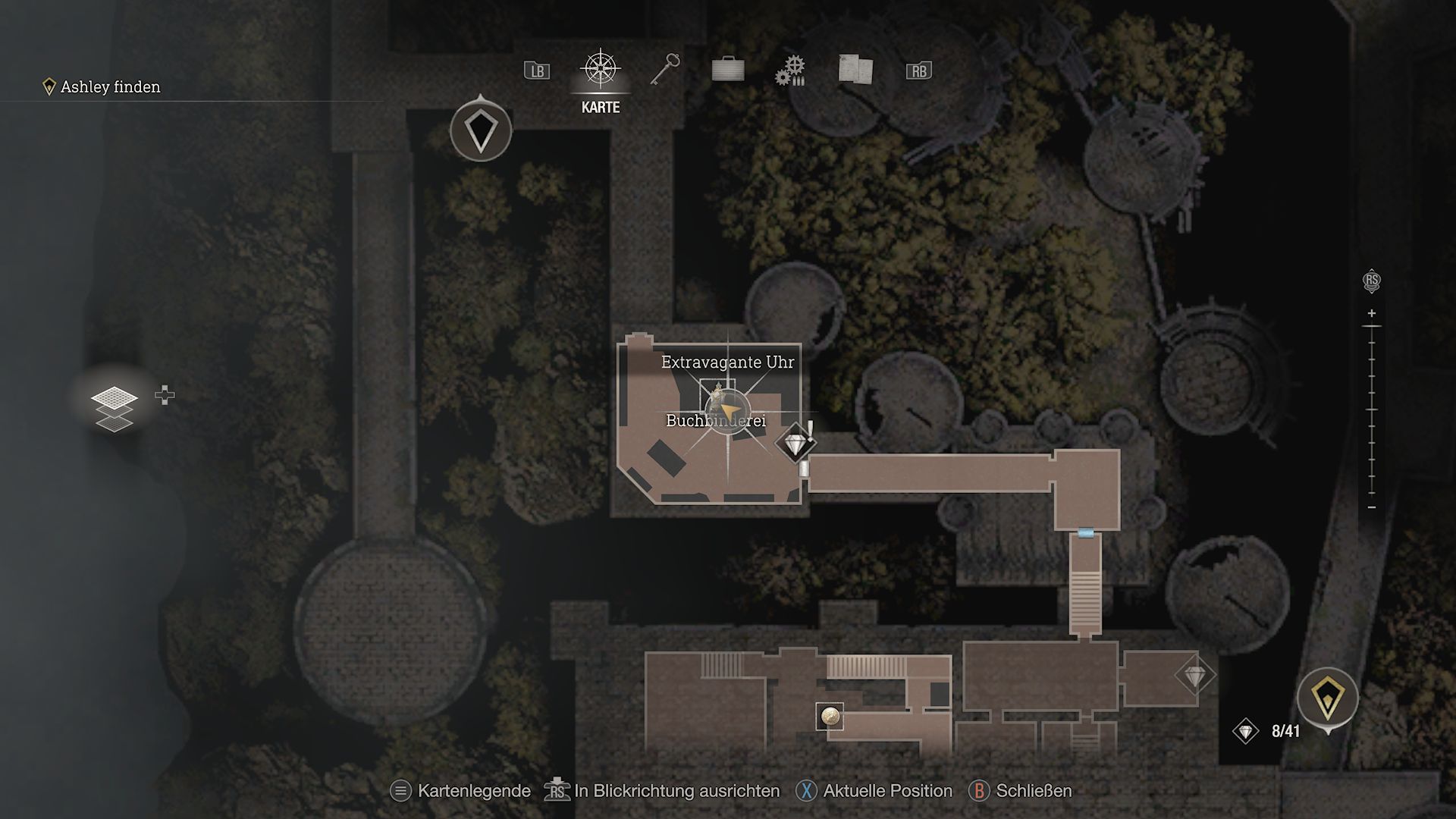Open the gears crafting tab
Image resolution: width=1456 pixels, height=819 pixels.
point(789,71)
